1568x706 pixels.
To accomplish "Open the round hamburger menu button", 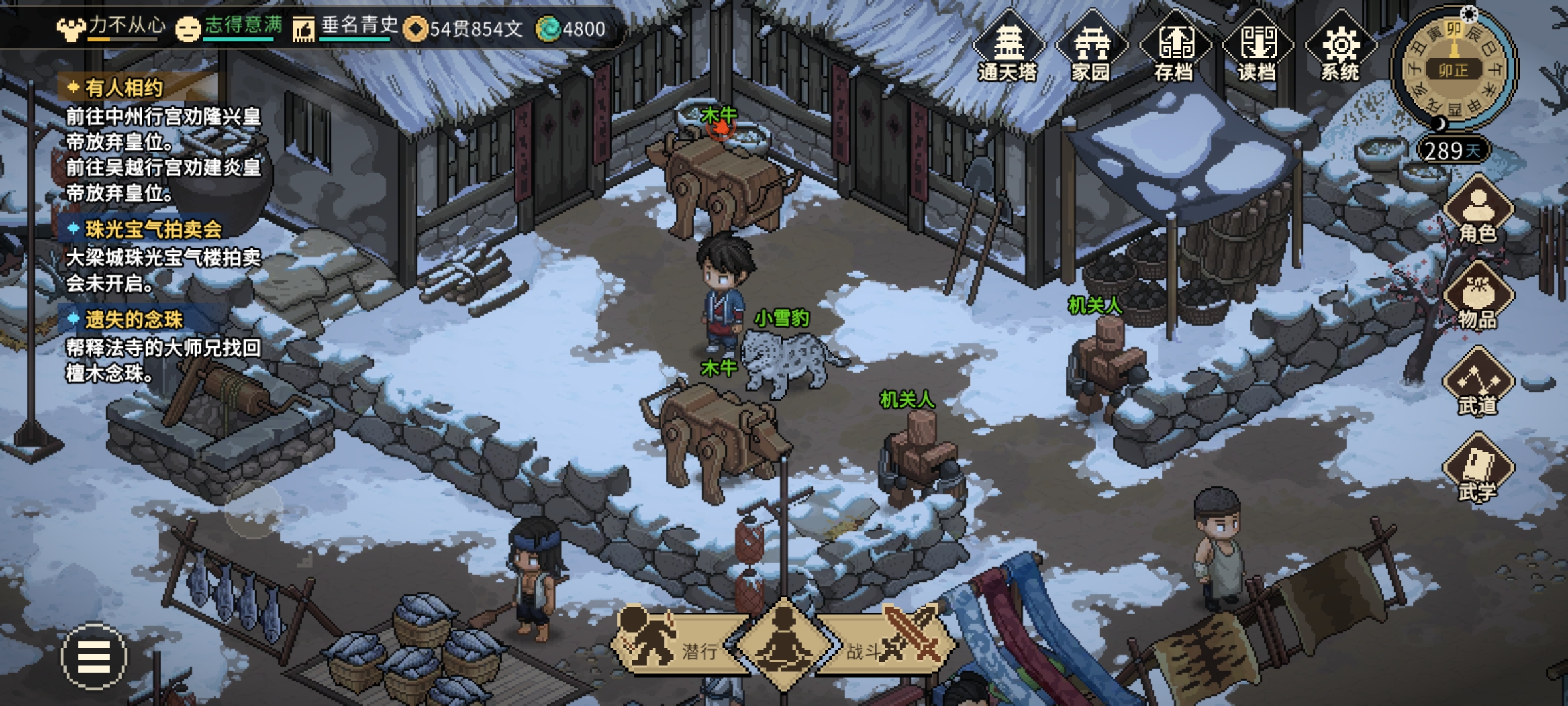I will (94, 656).
